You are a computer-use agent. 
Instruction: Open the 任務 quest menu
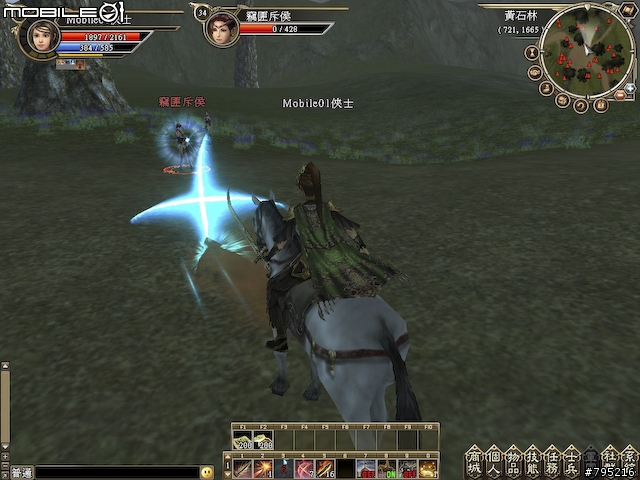tap(555, 462)
